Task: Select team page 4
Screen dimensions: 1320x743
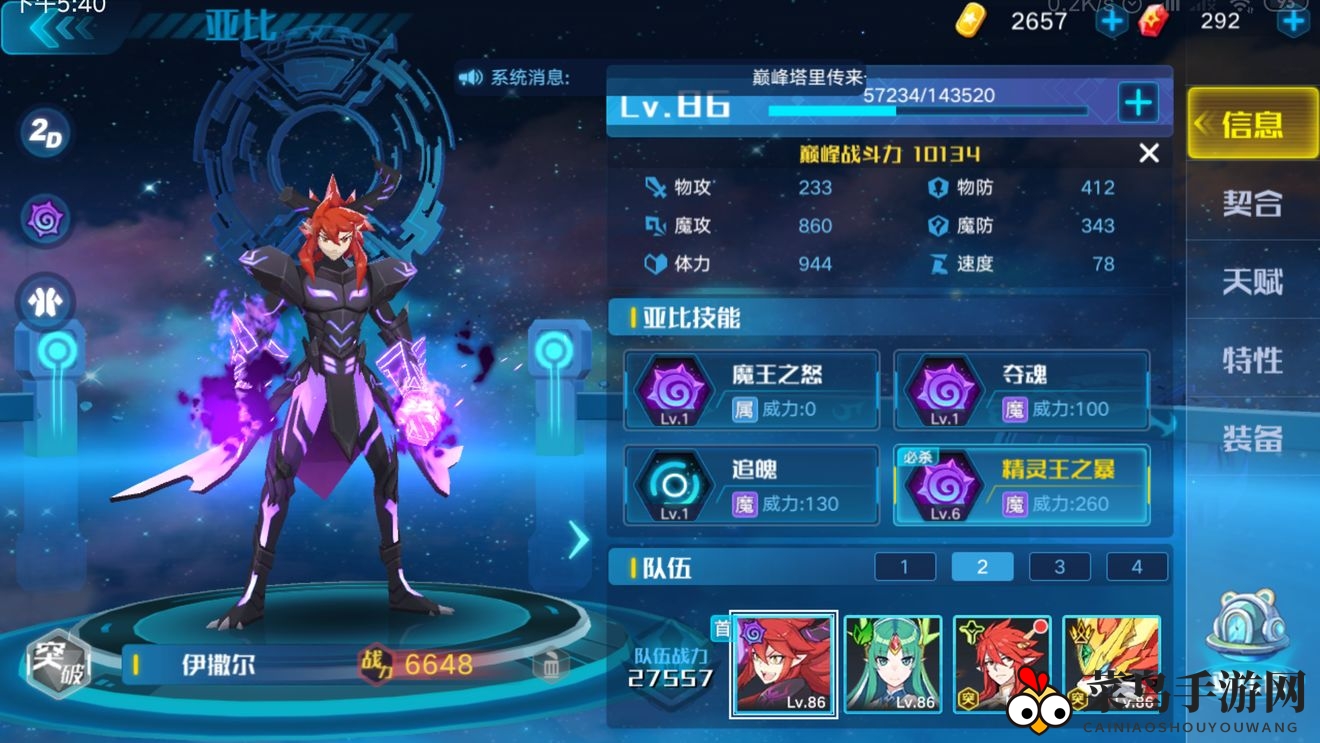Action: [x=1136, y=566]
